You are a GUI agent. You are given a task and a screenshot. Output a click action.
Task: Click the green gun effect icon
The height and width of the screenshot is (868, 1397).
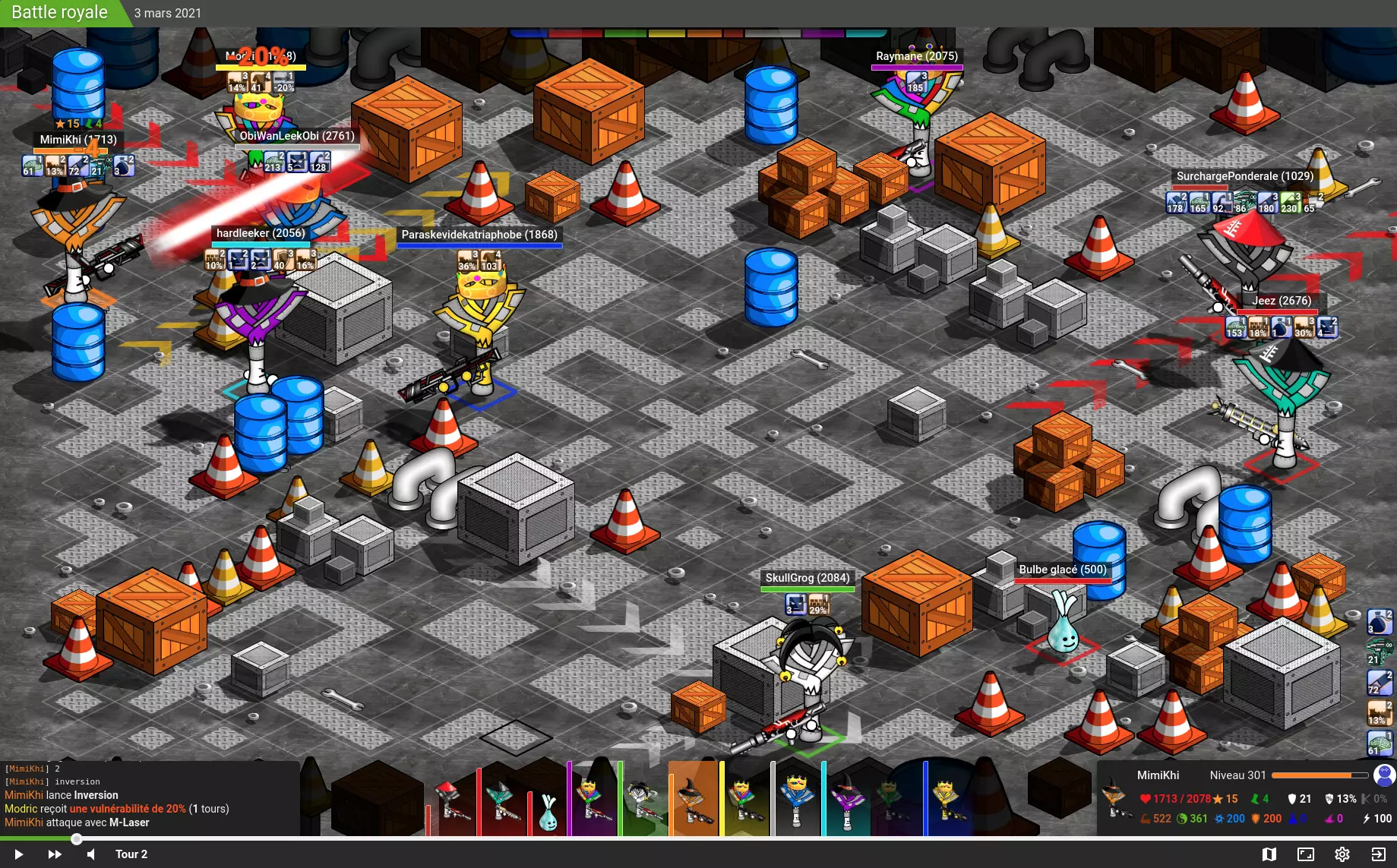click(x=1379, y=652)
